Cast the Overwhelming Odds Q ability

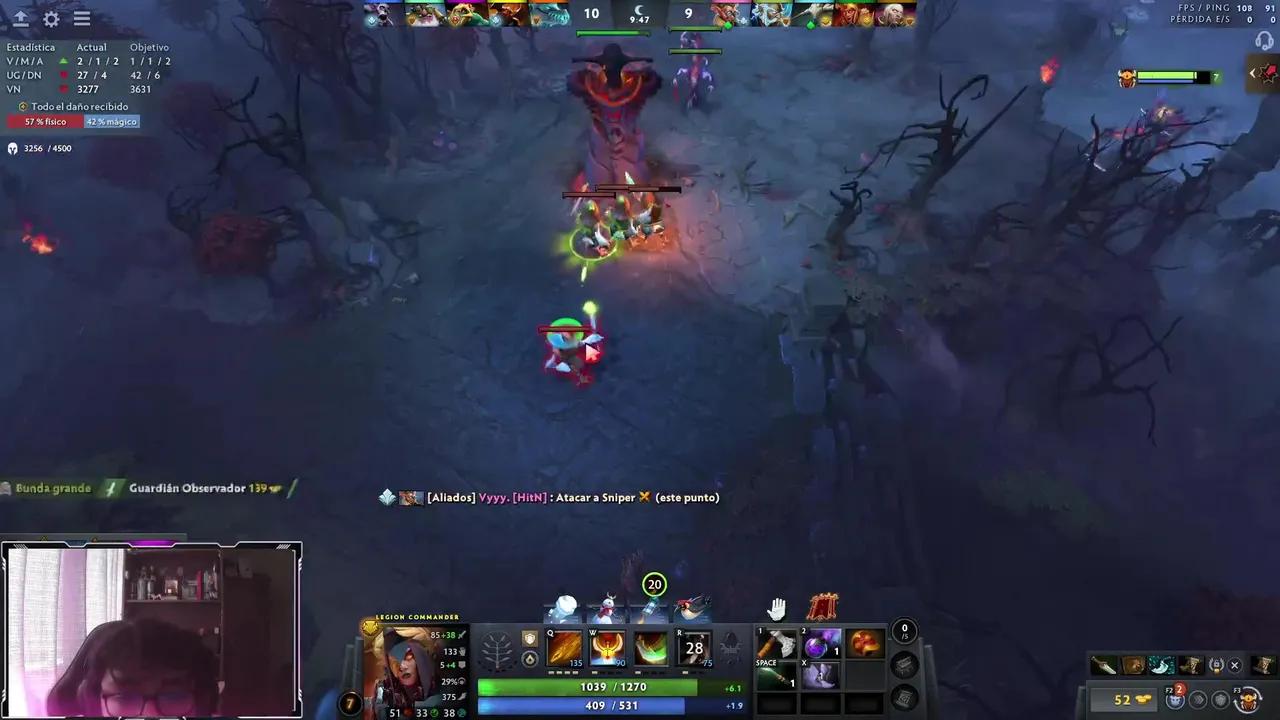pyautogui.click(x=565, y=648)
